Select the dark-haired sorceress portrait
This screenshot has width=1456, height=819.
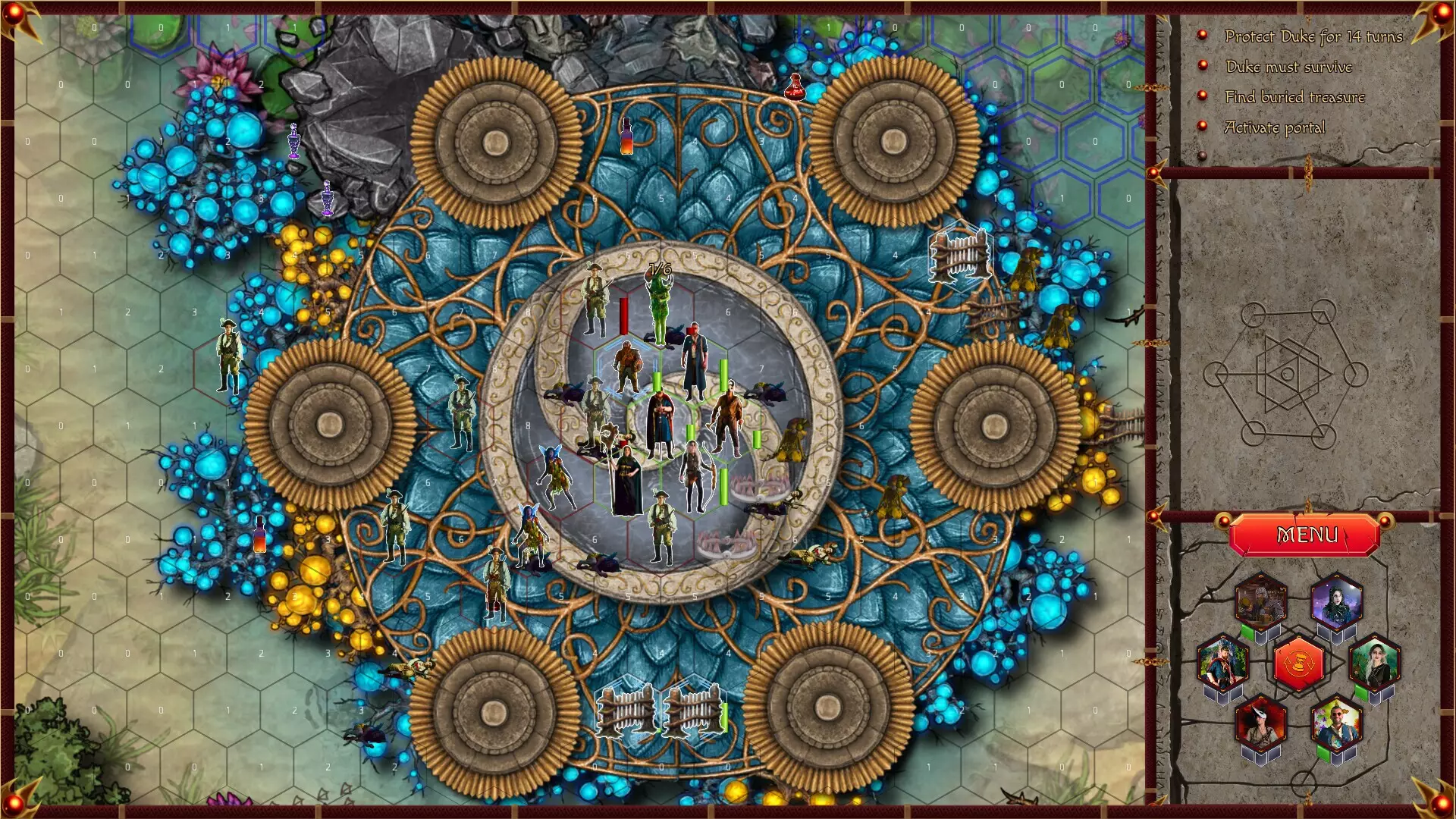point(1337,601)
